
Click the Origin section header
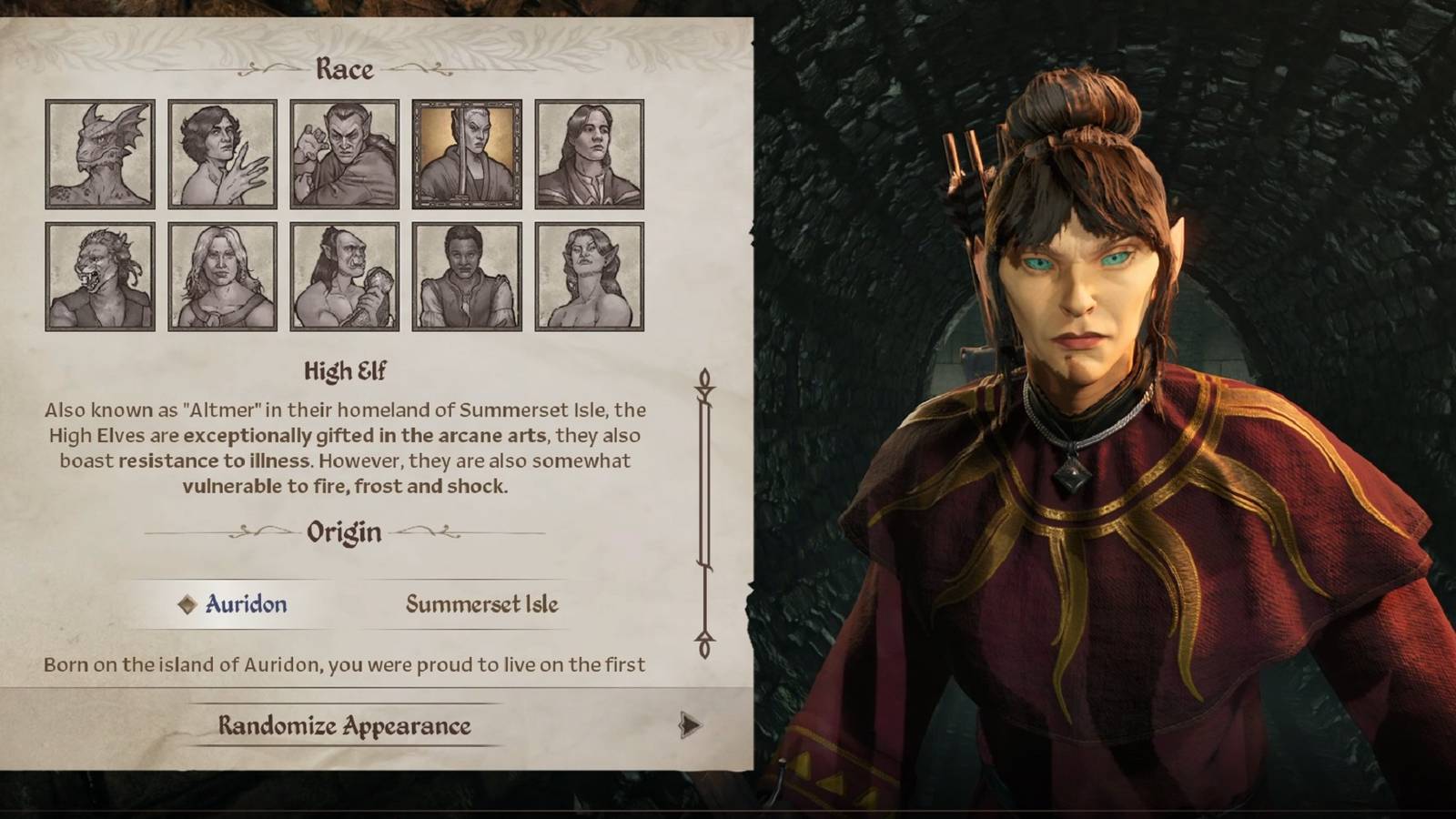coord(344,532)
